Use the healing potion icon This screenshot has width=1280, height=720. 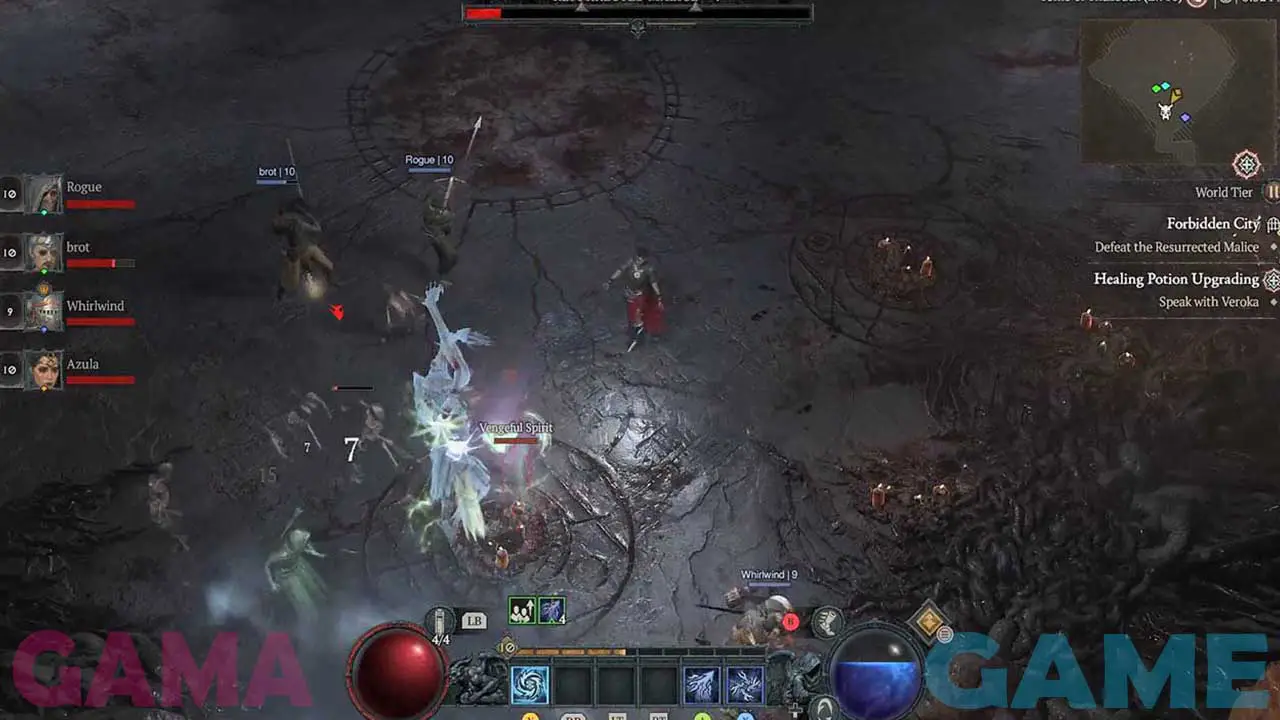click(441, 621)
